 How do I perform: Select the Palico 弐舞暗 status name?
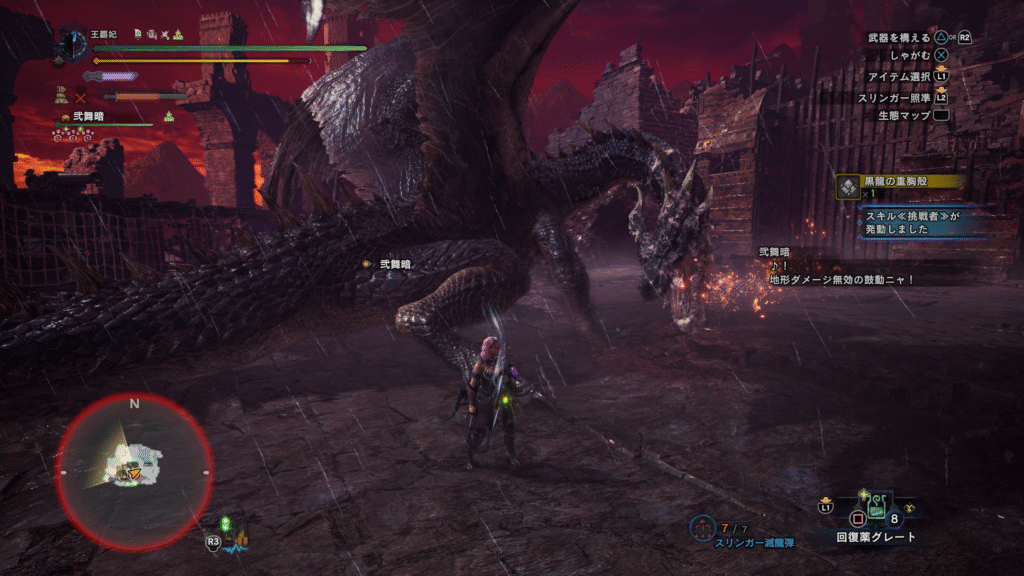[x=88, y=117]
